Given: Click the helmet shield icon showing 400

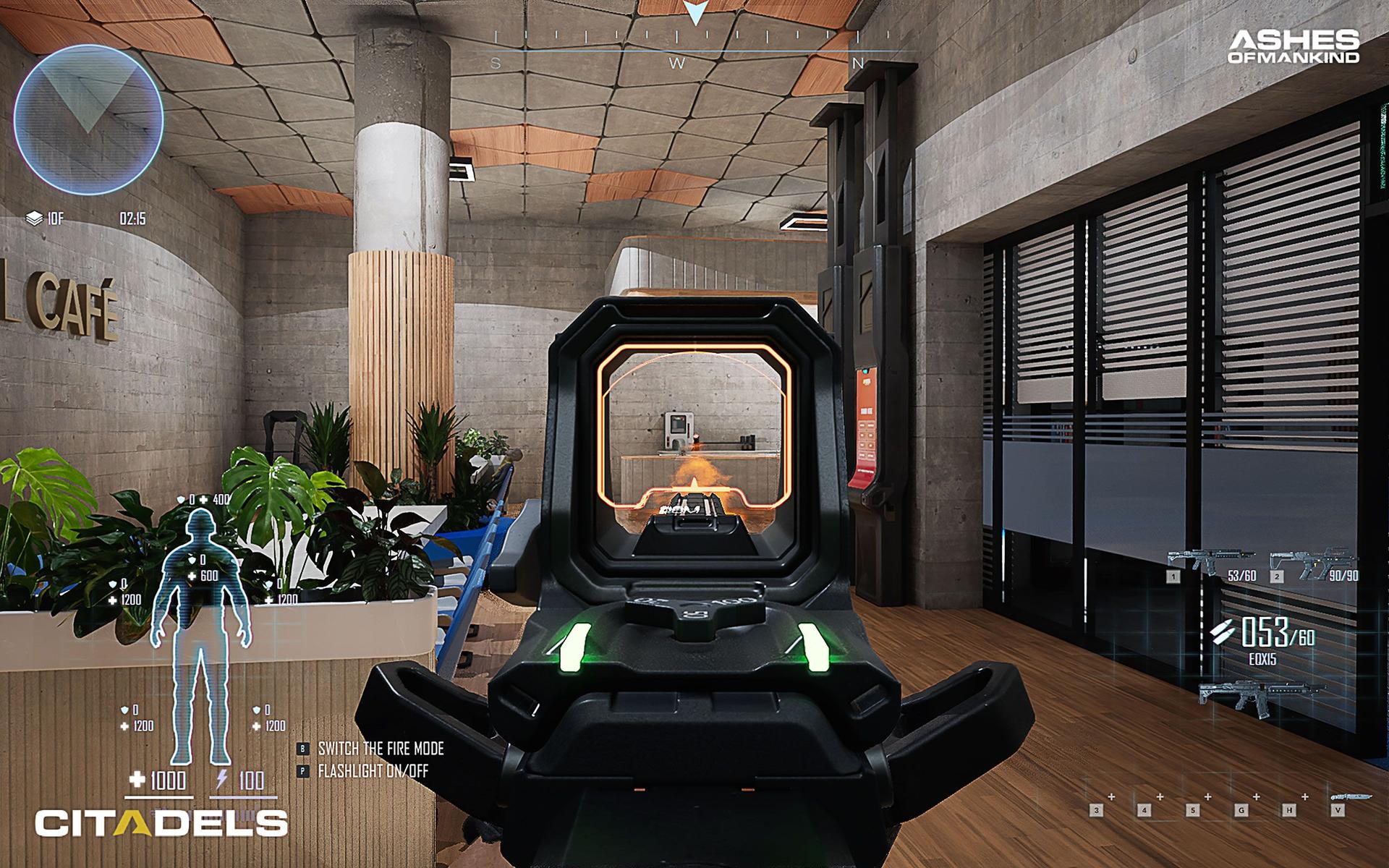Looking at the screenshot, I should [x=181, y=498].
